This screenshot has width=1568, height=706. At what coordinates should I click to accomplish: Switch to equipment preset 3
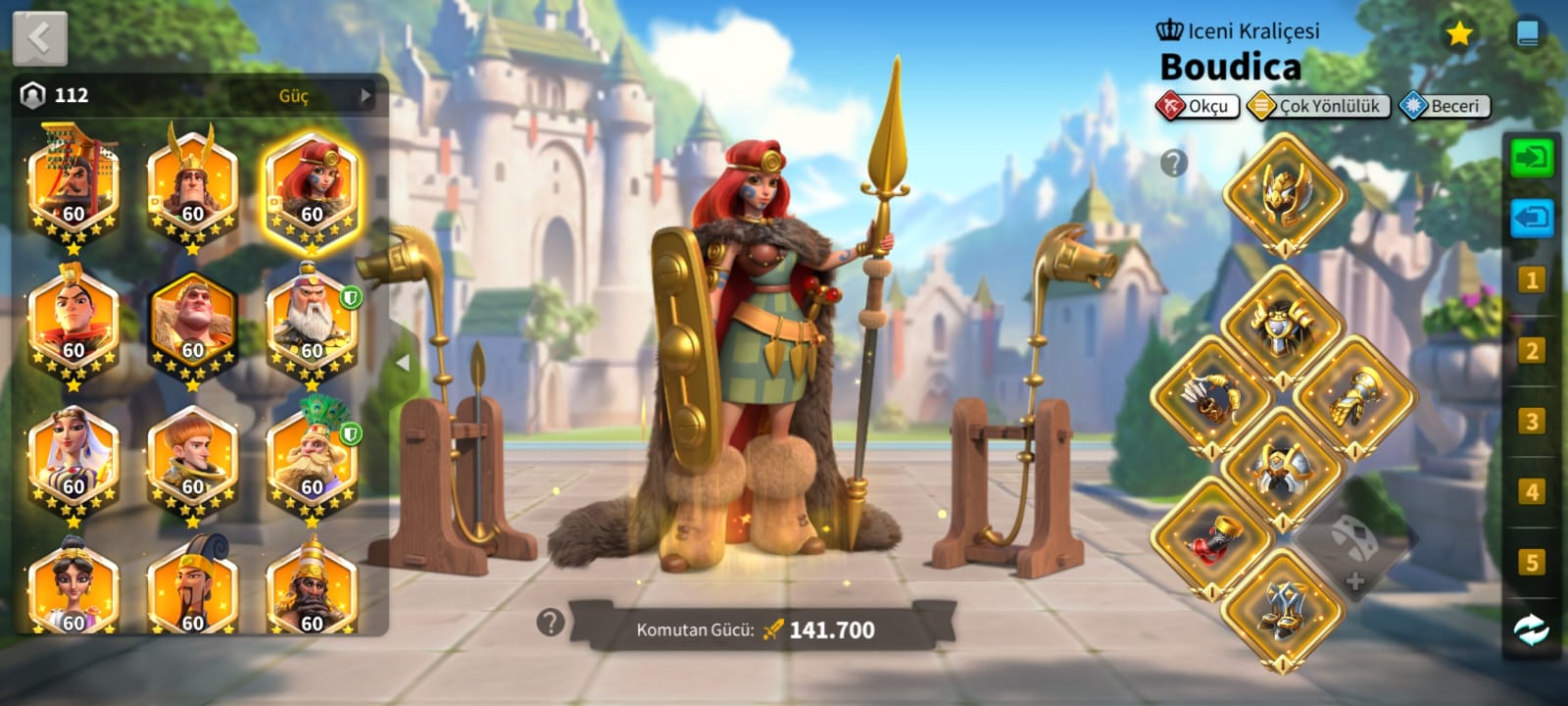[x=1531, y=422]
